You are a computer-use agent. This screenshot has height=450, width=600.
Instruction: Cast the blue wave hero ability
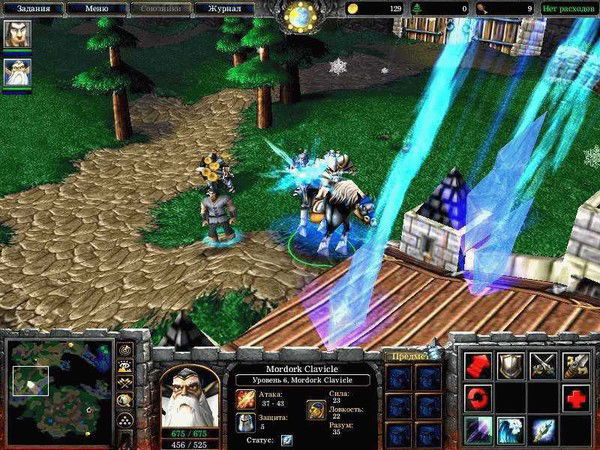coord(511,431)
